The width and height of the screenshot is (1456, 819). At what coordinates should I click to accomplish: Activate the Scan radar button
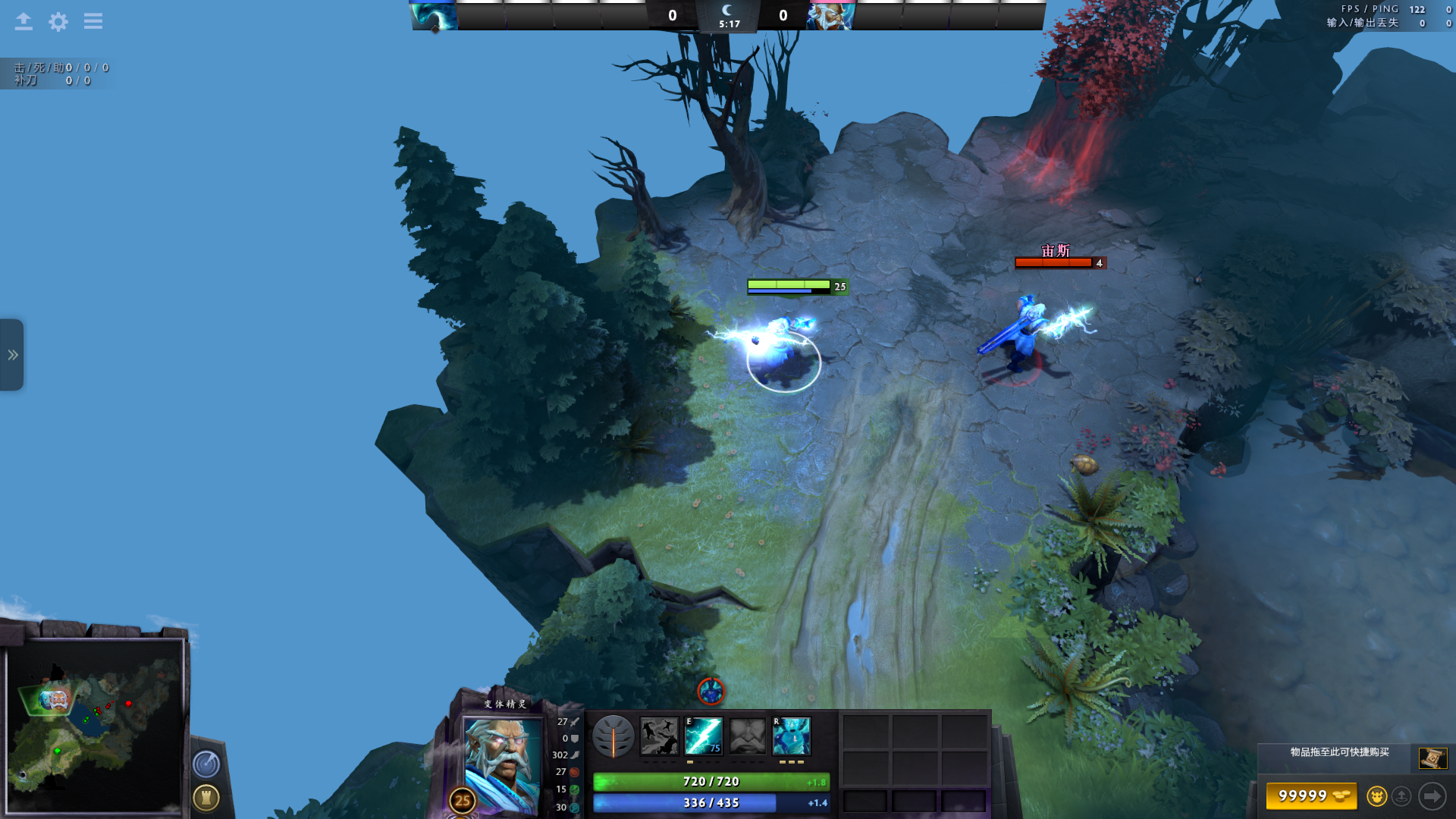tap(206, 764)
